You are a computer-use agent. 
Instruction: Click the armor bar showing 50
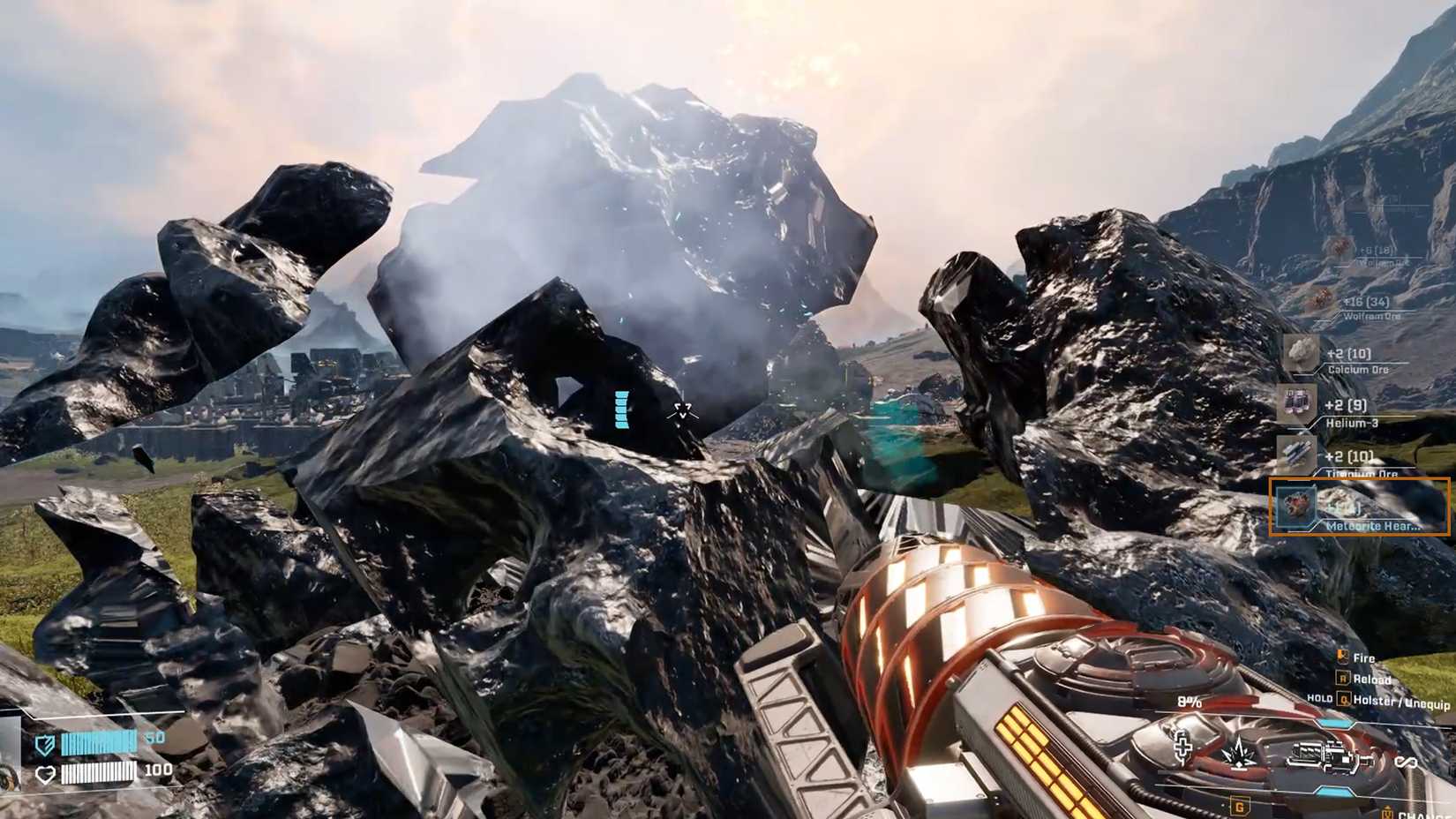(x=100, y=744)
